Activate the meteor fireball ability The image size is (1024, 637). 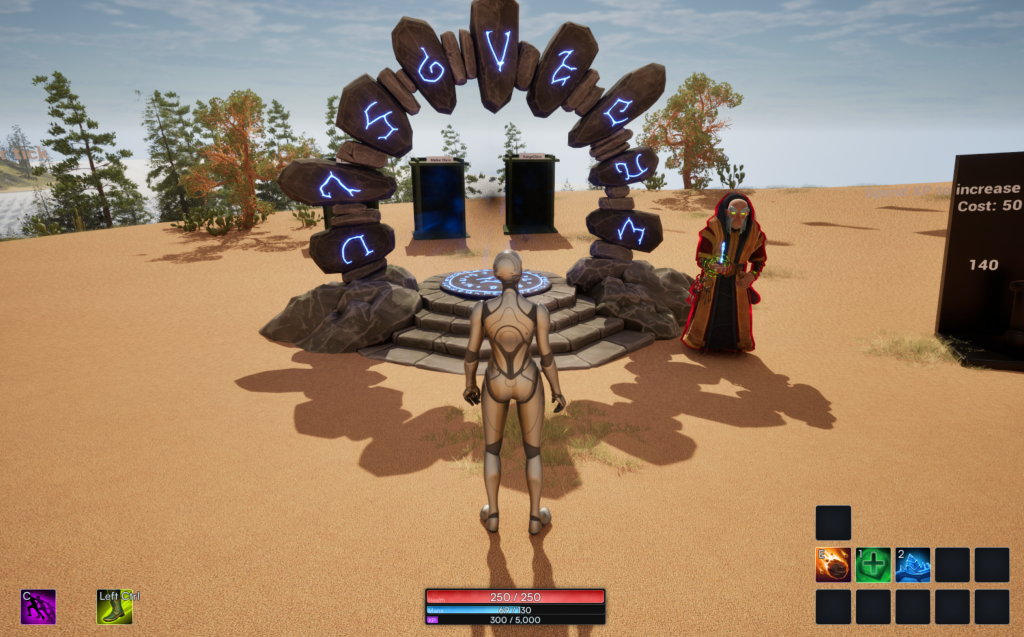[x=833, y=565]
